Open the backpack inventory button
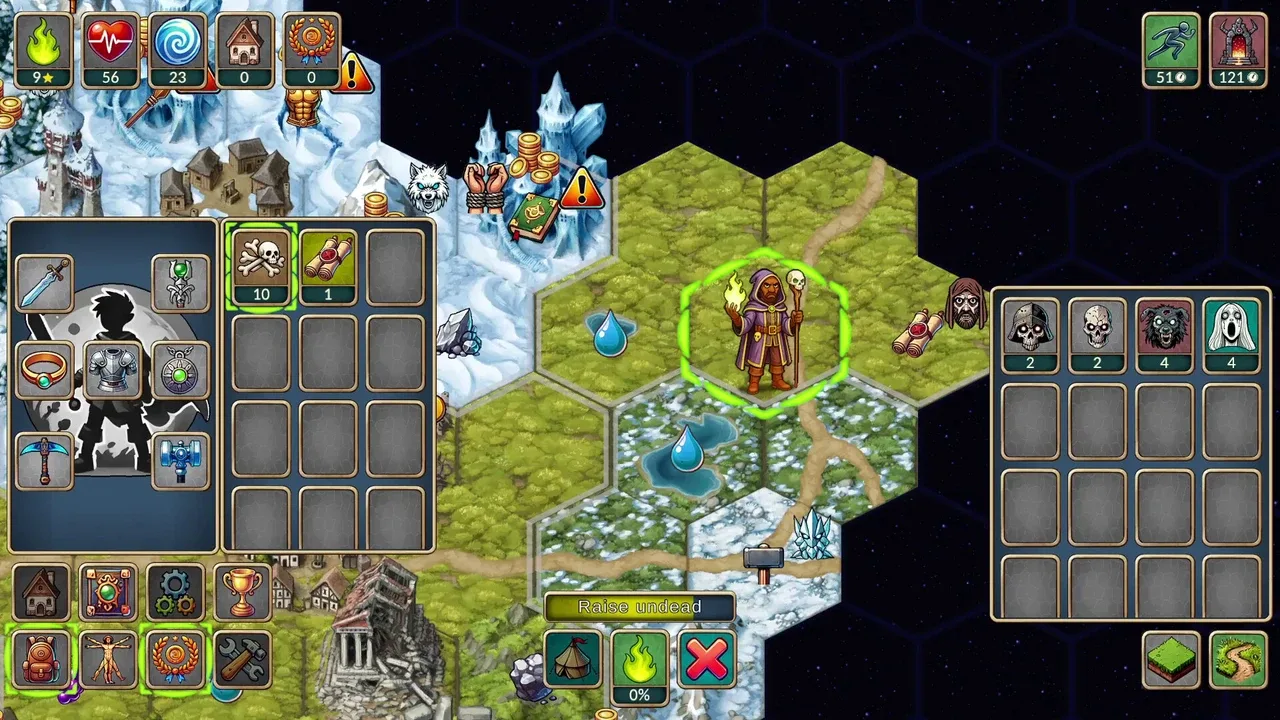Image resolution: width=1280 pixels, height=720 pixels. coord(42,659)
